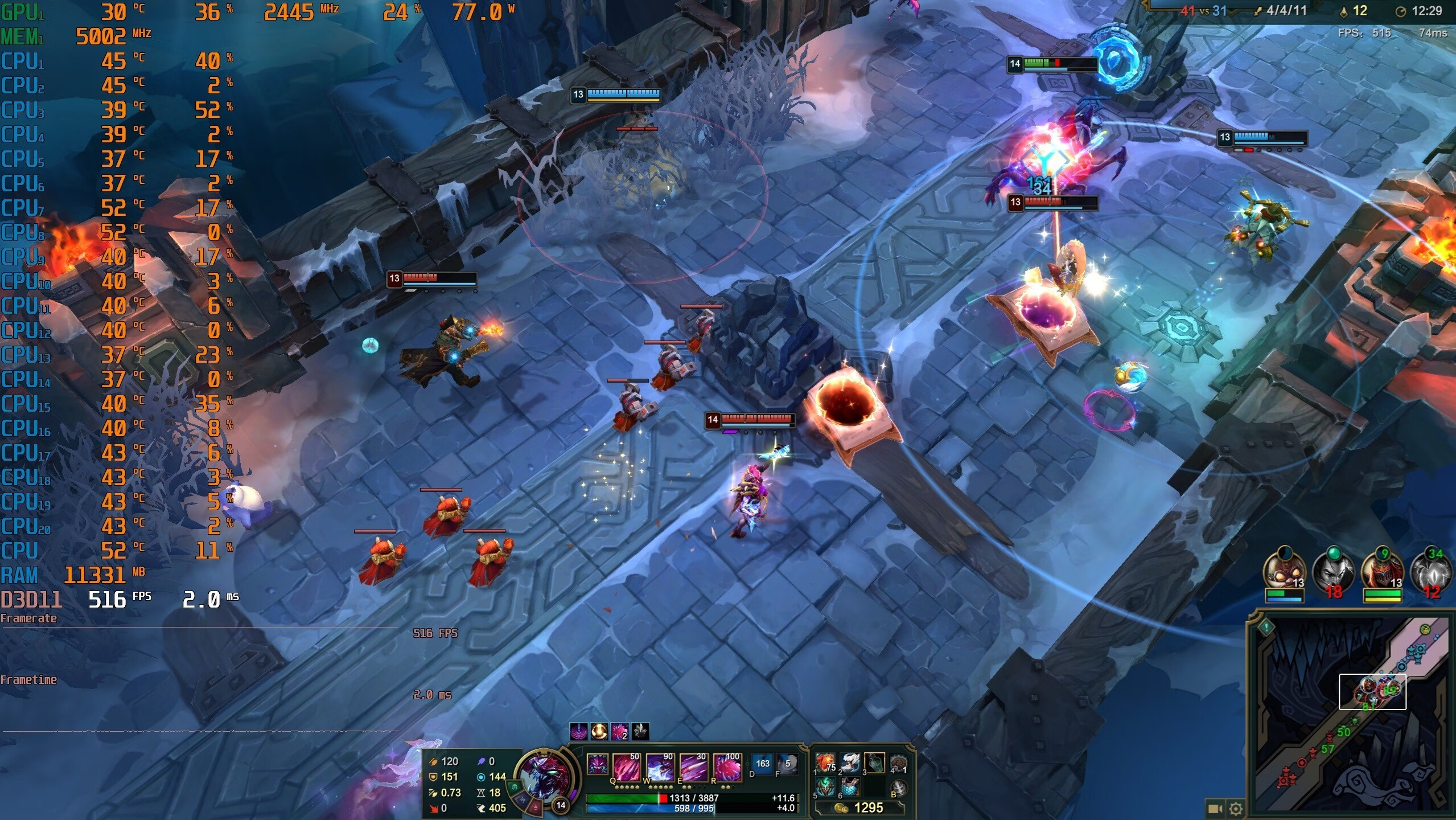This screenshot has height=820, width=1456.
Task: Select the item in inventory slot 1
Action: [x=825, y=763]
